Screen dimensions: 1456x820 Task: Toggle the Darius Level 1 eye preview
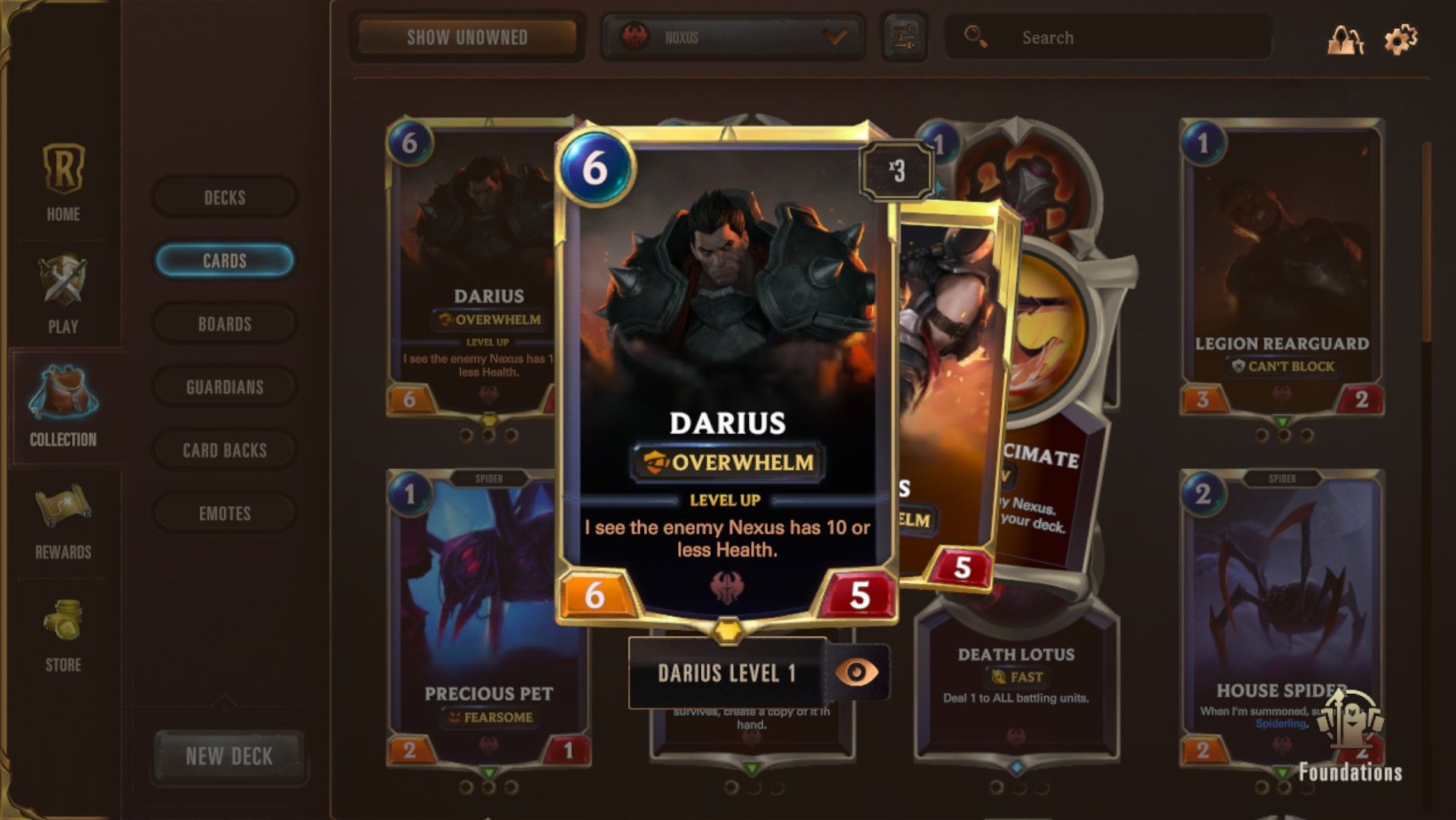coord(860,674)
